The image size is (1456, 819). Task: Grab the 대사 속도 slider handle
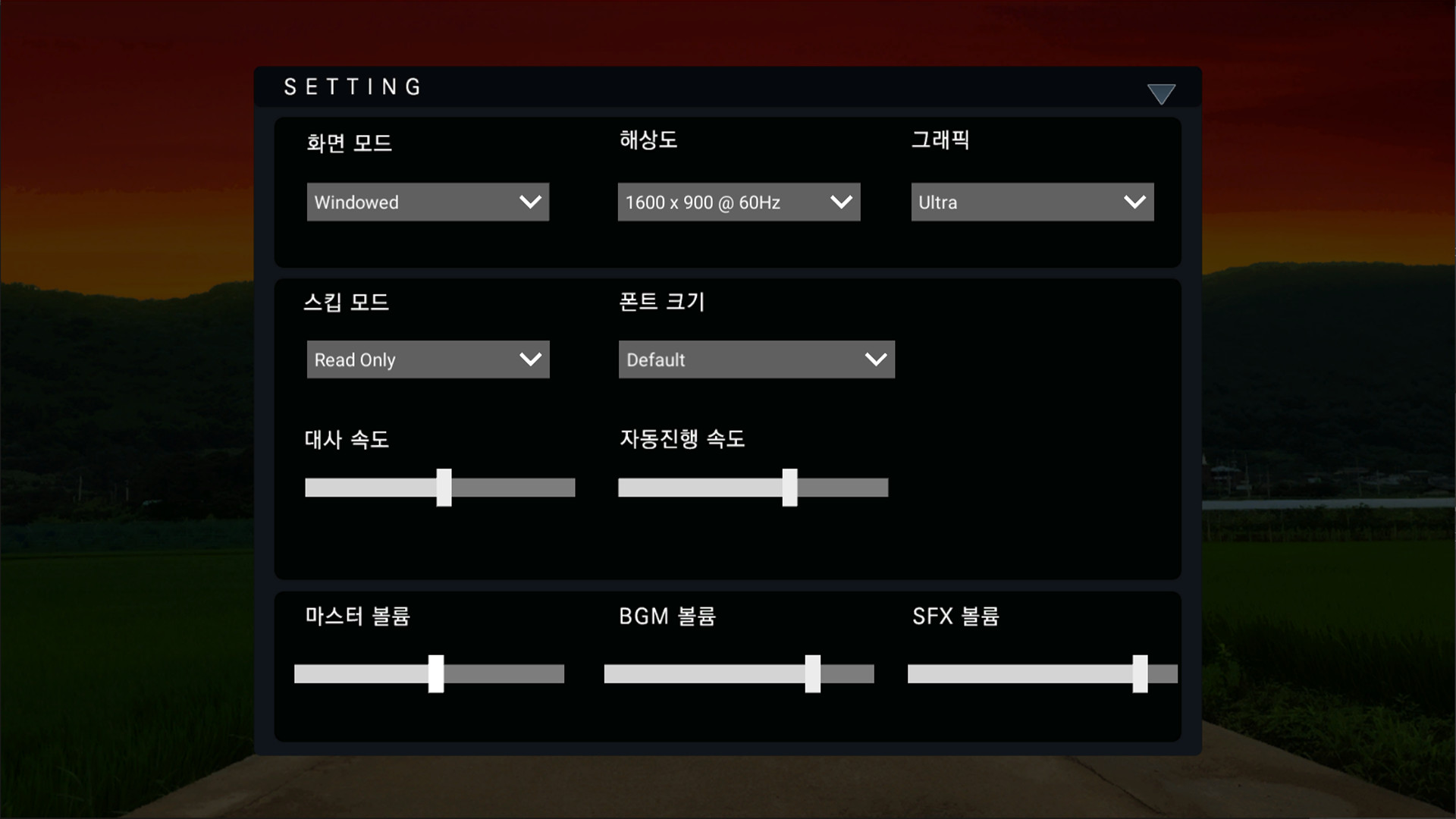click(445, 488)
